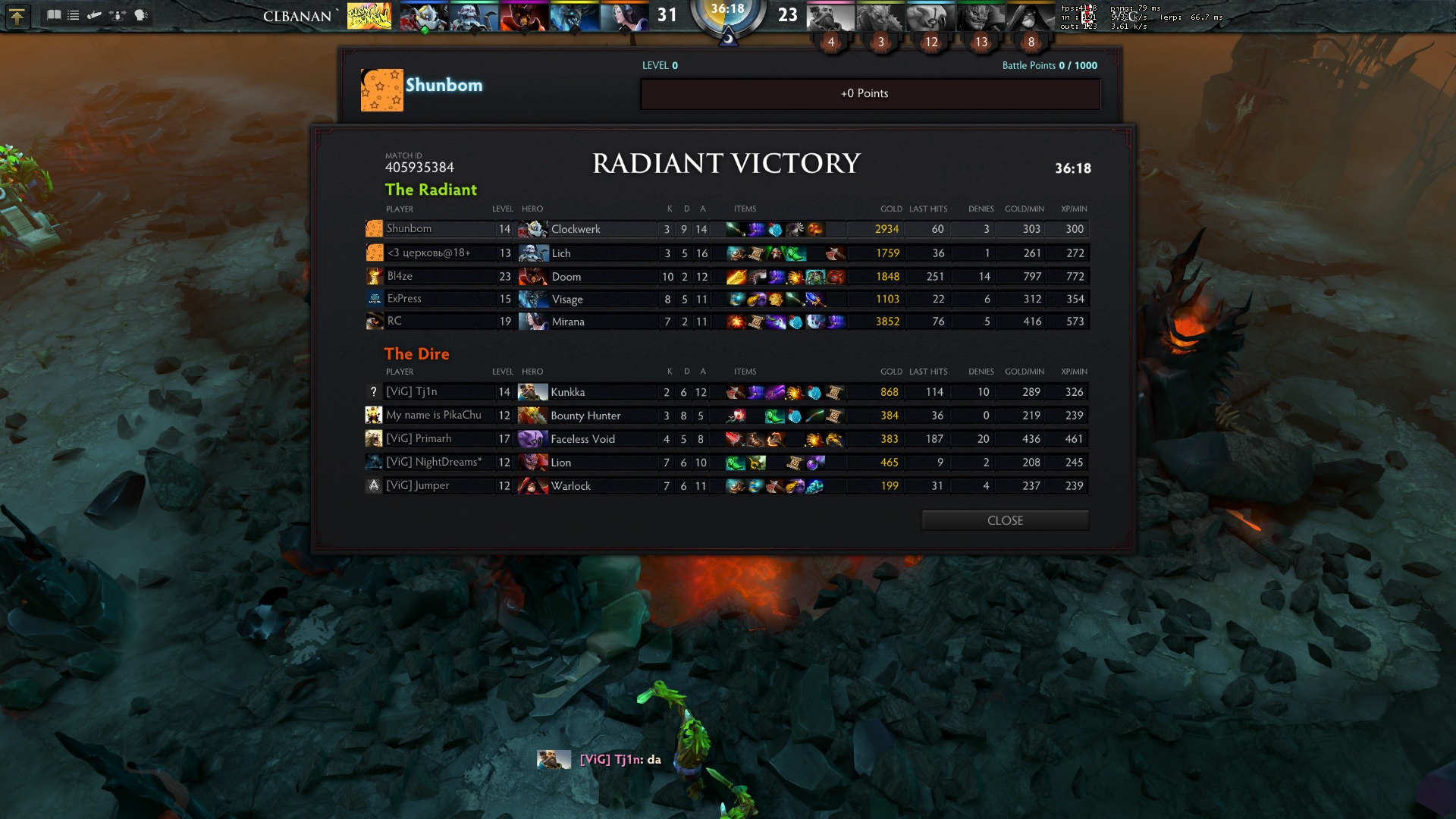1456x819 pixels.
Task: Select the Kunkka portrait in the top bar
Action: 830,17
